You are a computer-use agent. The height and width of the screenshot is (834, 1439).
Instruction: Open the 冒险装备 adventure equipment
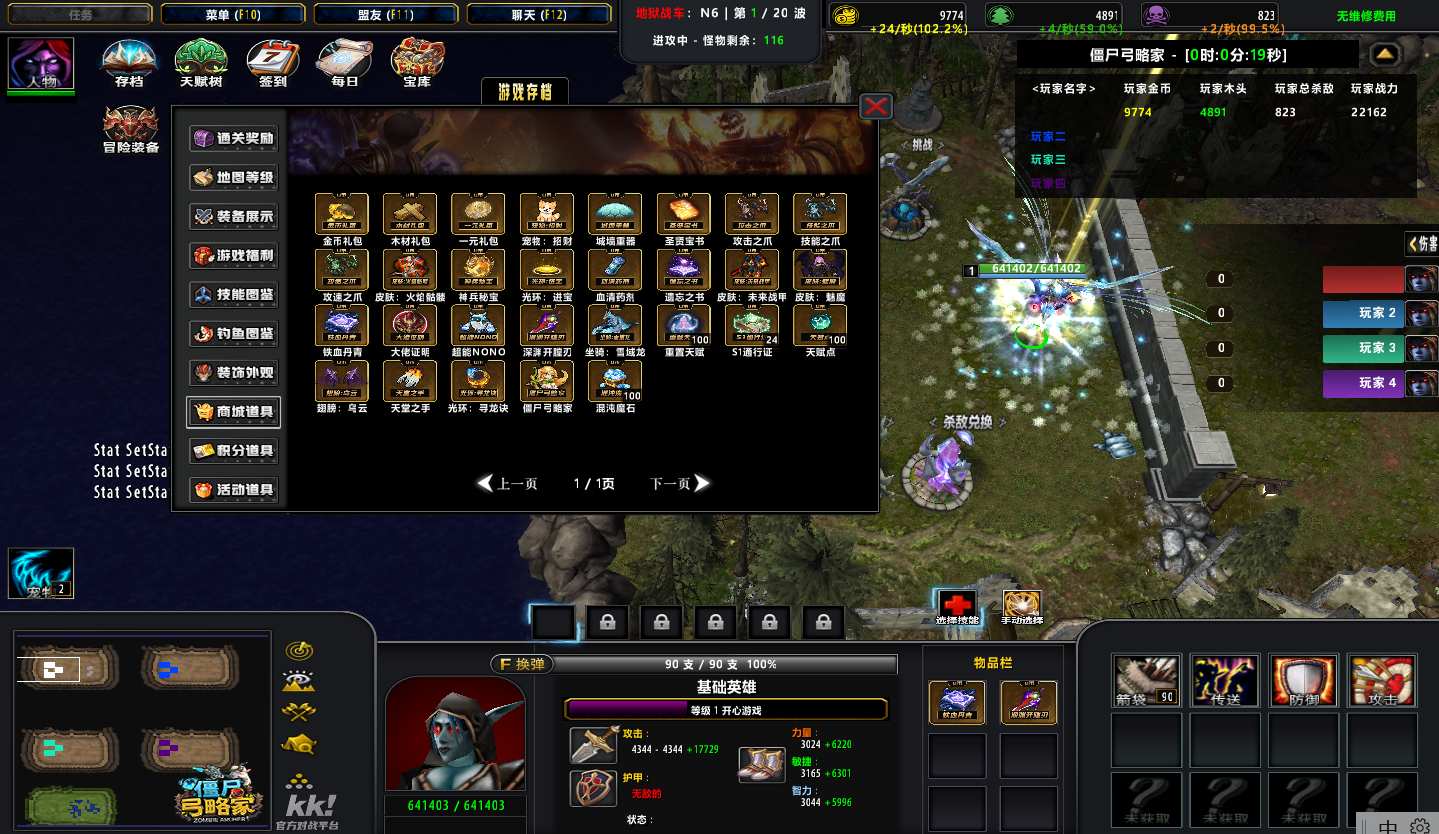(131, 130)
